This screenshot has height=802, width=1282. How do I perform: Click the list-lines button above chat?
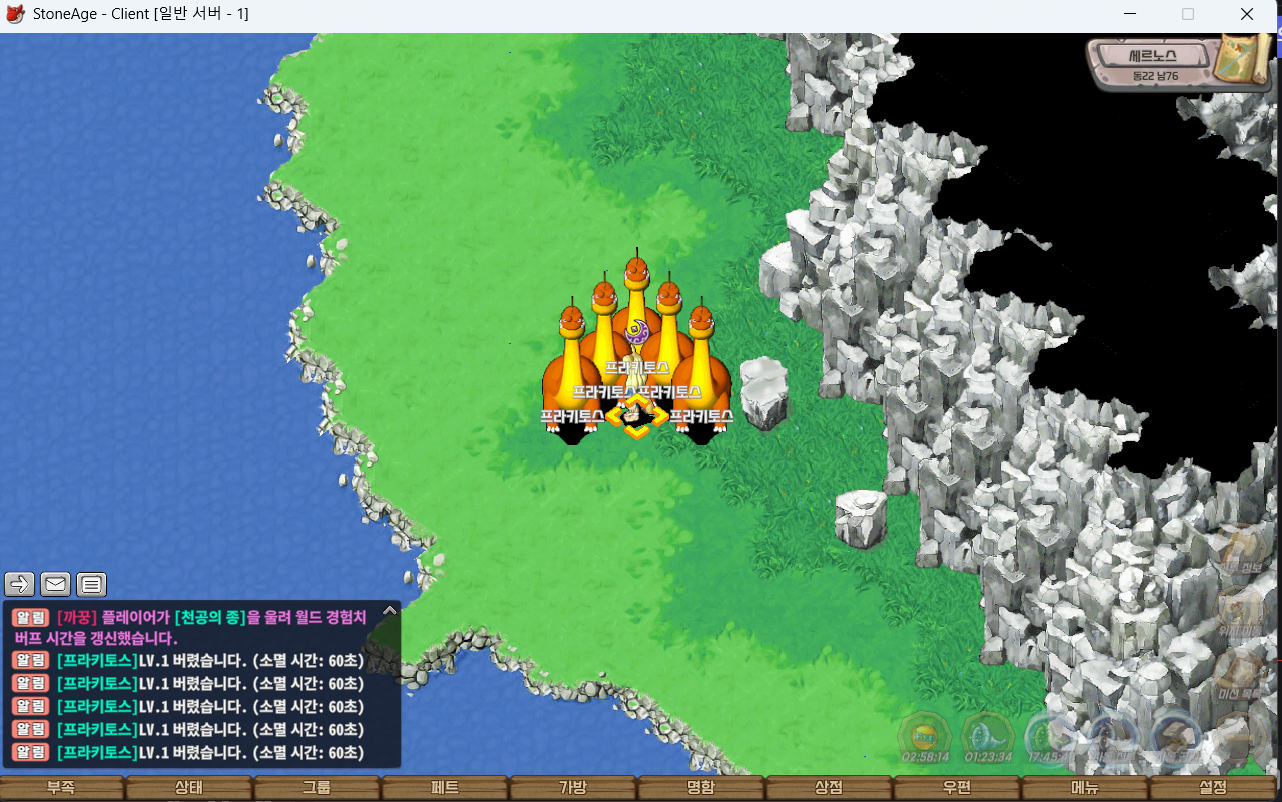coord(91,584)
